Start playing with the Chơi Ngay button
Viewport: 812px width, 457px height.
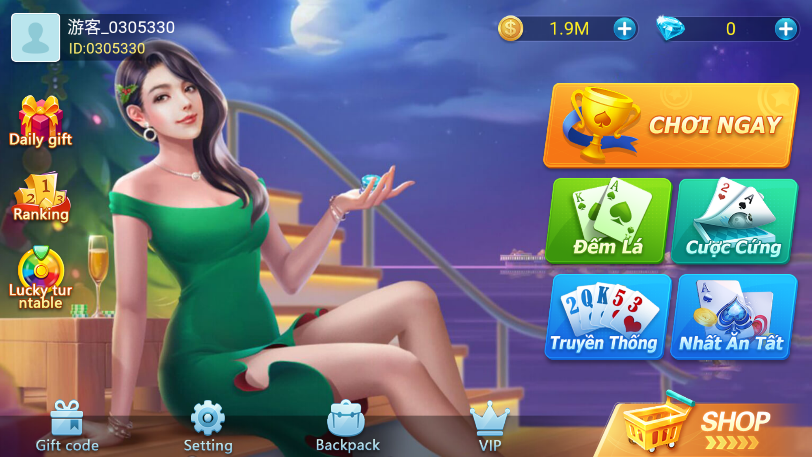(x=670, y=125)
